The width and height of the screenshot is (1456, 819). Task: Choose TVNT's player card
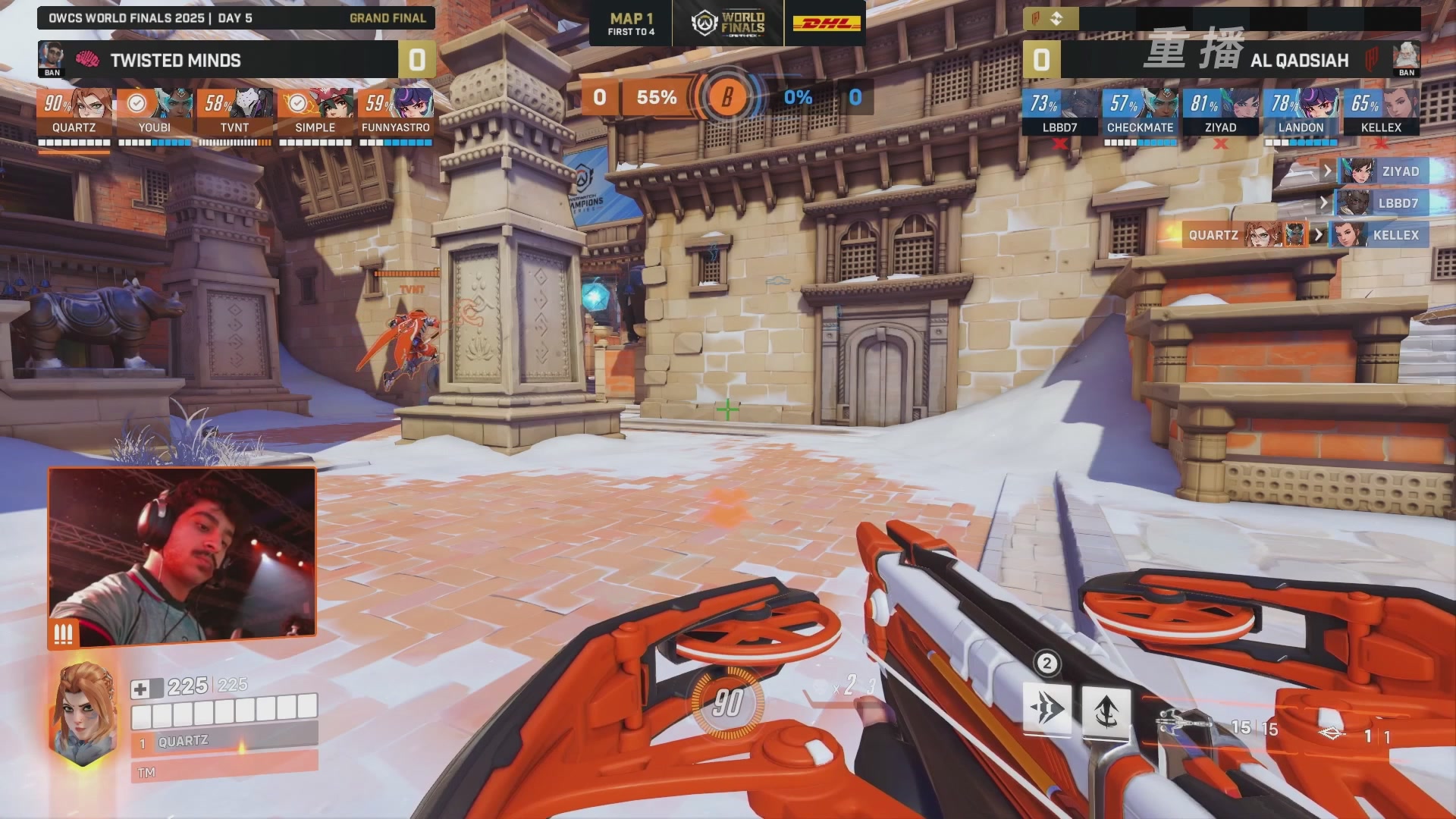234,112
